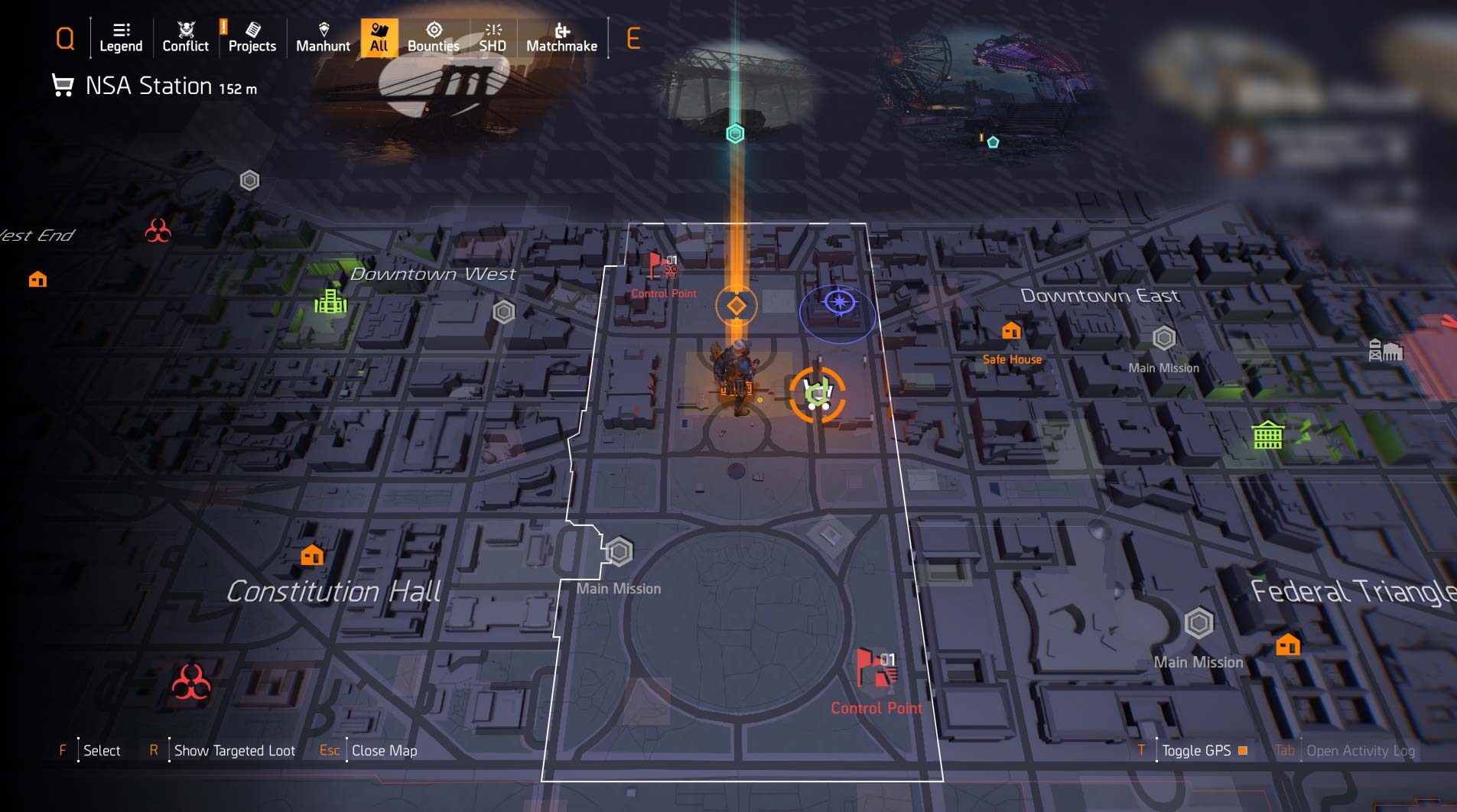This screenshot has height=812, width=1457.
Task: Toggle Show Targeted Loot display
Action: [233, 750]
